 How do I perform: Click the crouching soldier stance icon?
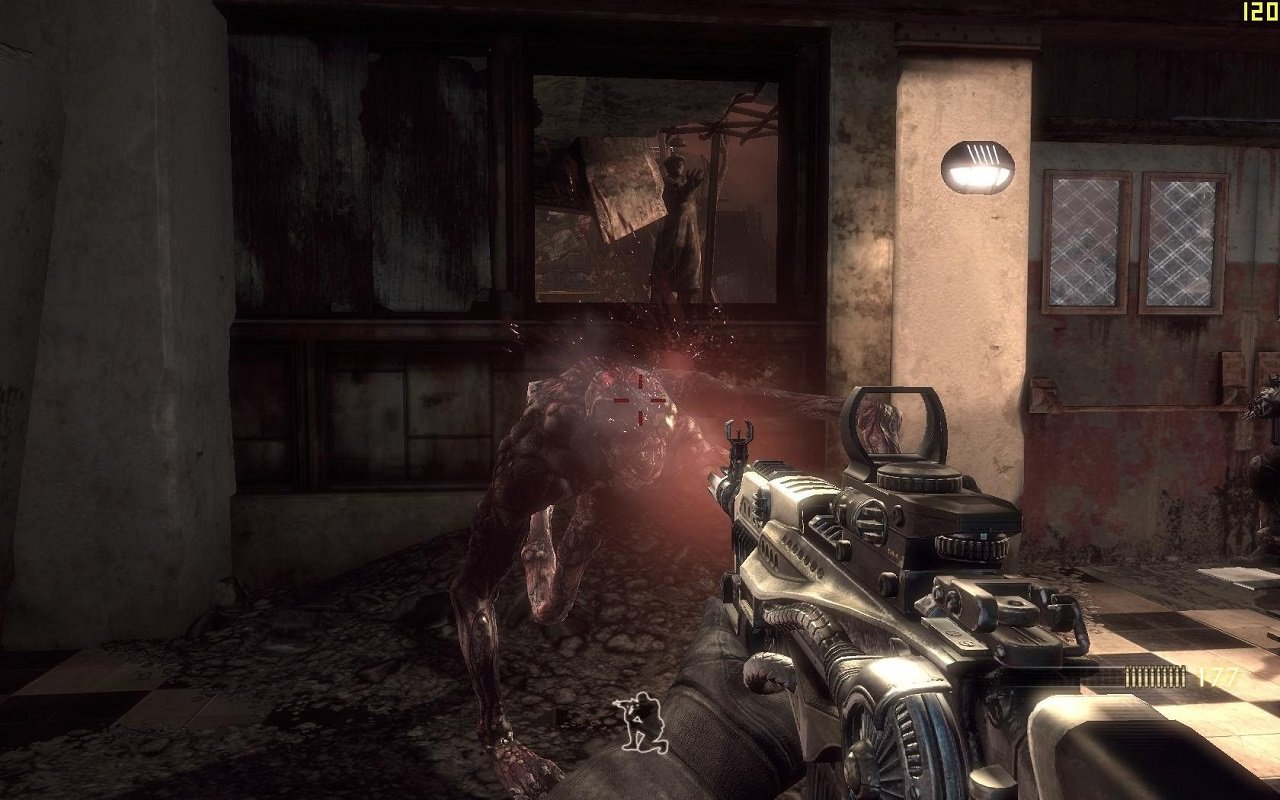[636, 724]
